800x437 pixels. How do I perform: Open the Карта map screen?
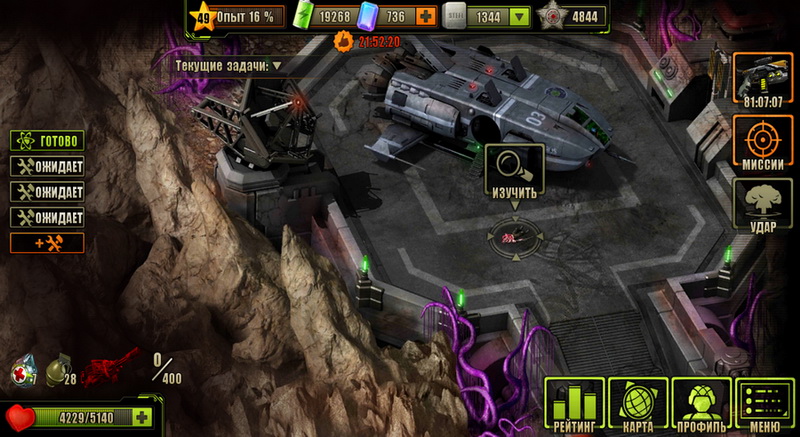tap(638, 405)
